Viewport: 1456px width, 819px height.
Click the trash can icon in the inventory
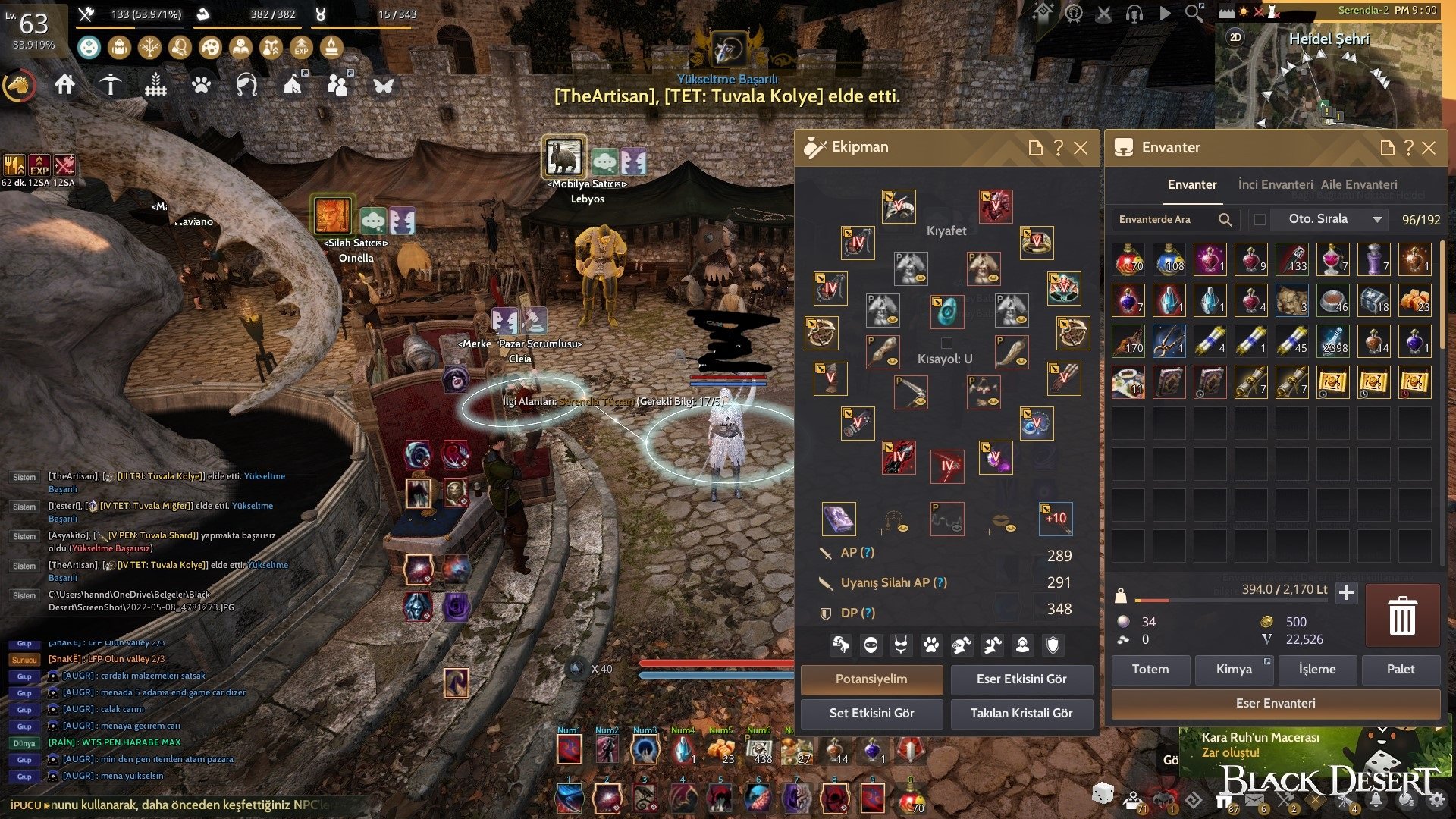1402,617
